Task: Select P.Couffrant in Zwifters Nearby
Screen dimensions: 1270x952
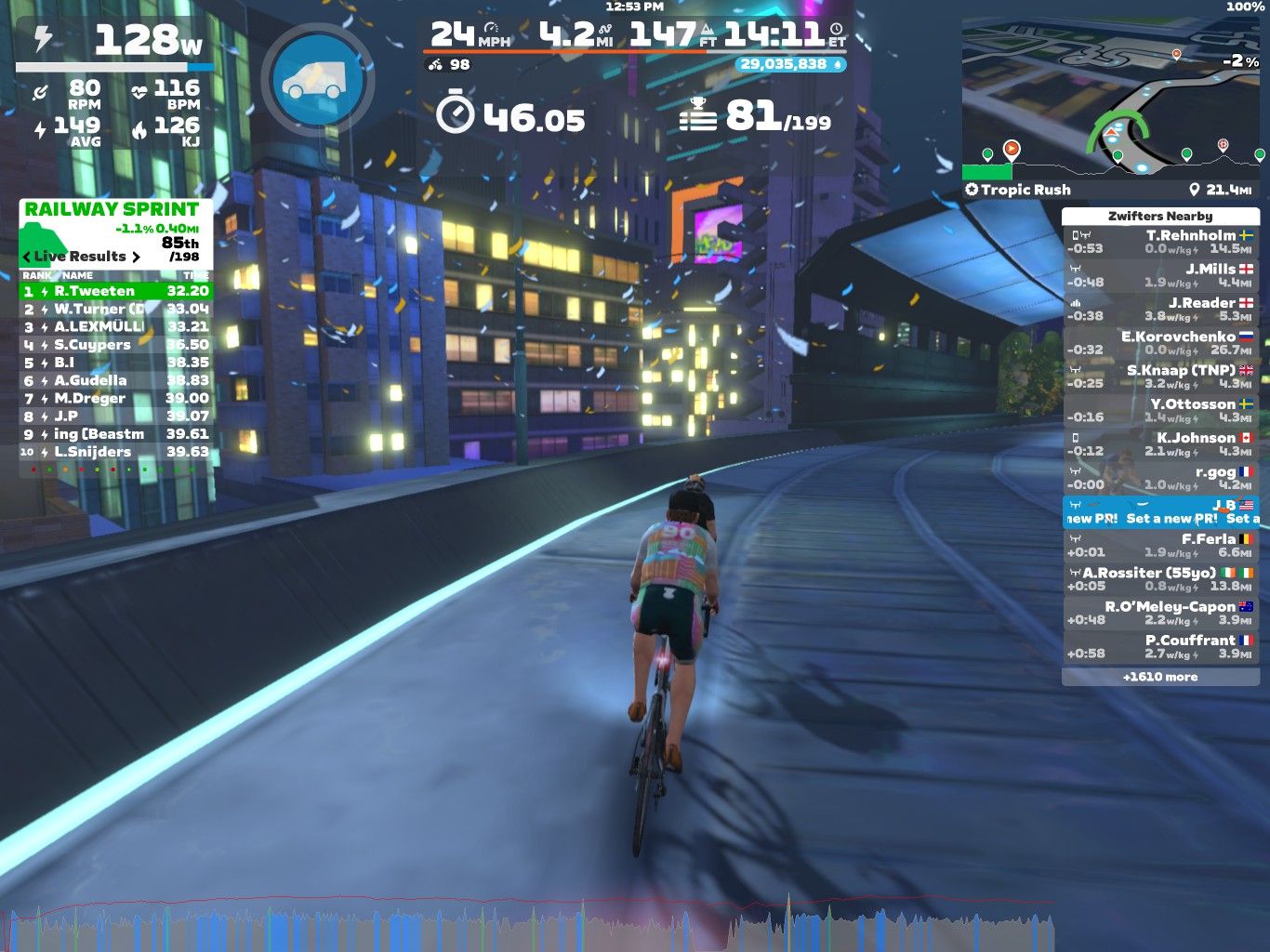Action: click(1160, 646)
